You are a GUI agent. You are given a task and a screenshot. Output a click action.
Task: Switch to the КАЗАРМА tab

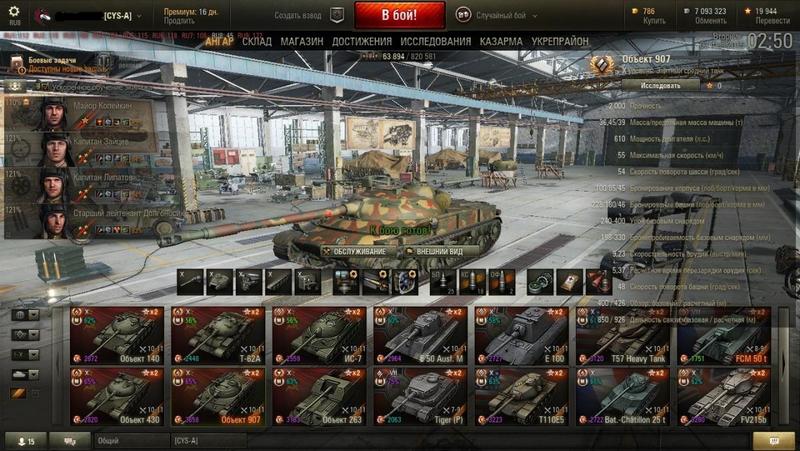[x=500, y=41]
